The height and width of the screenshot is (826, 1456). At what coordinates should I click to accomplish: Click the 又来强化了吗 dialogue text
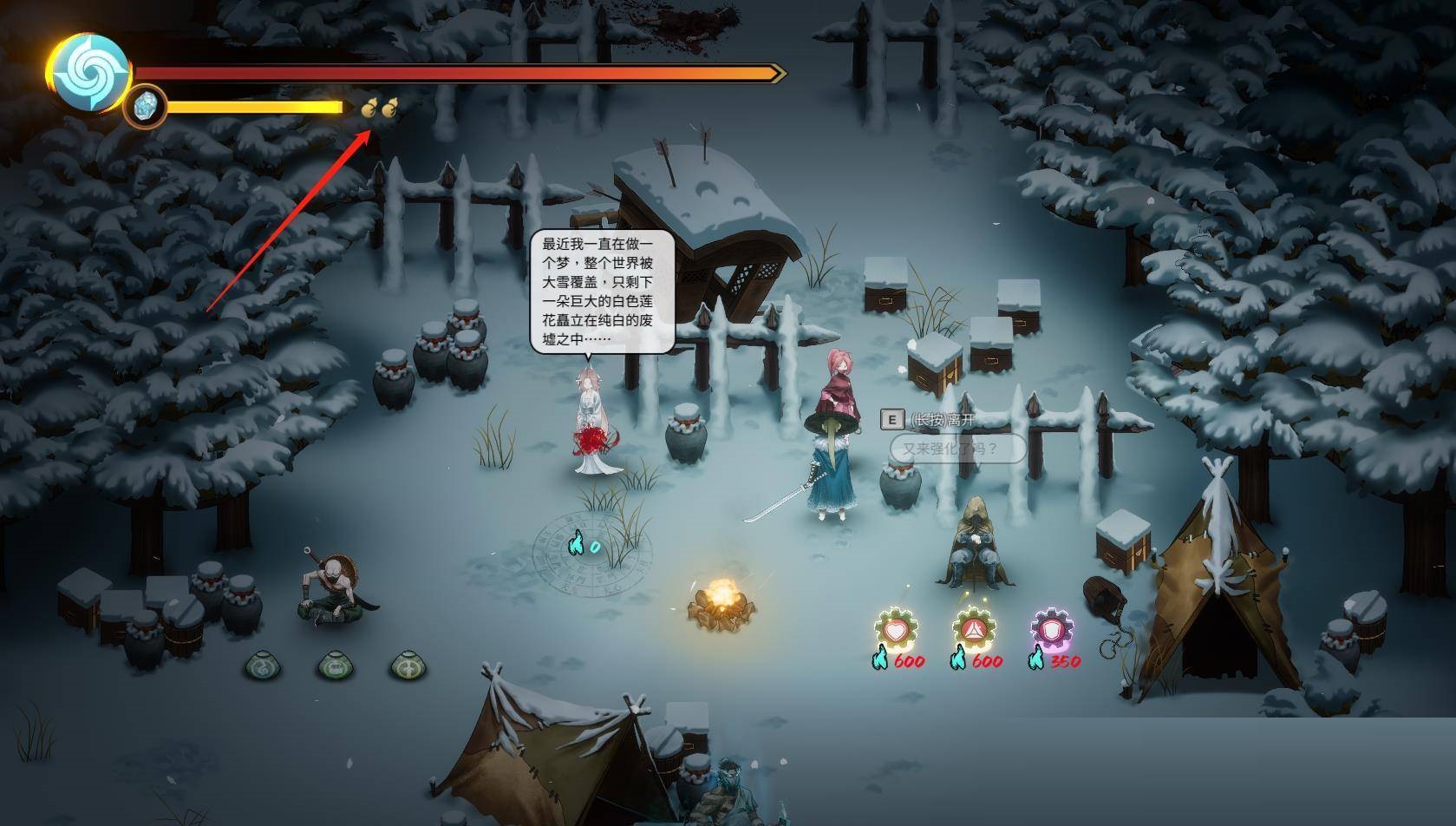950,449
